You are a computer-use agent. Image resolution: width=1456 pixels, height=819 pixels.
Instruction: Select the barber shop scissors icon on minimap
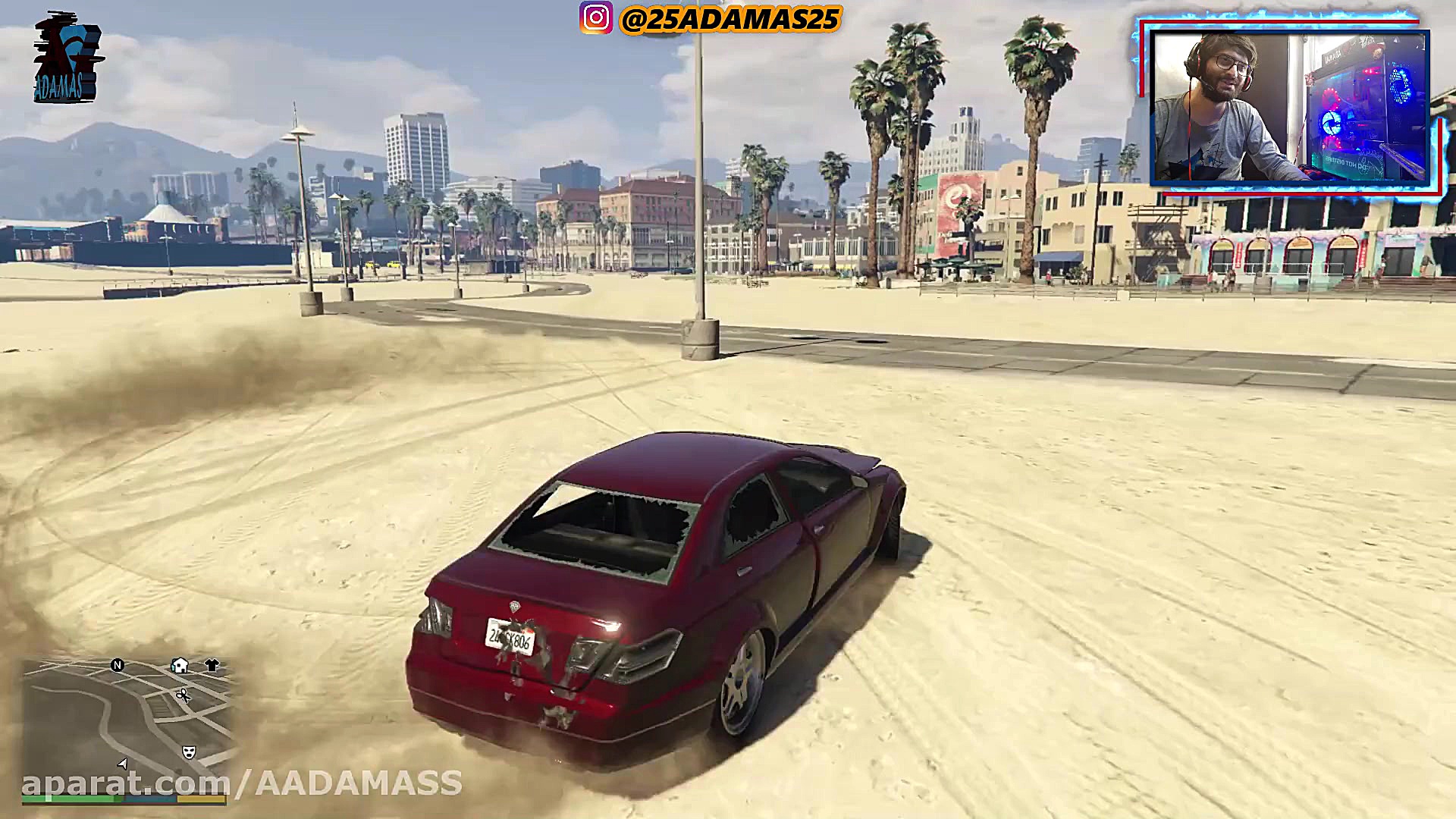184,695
